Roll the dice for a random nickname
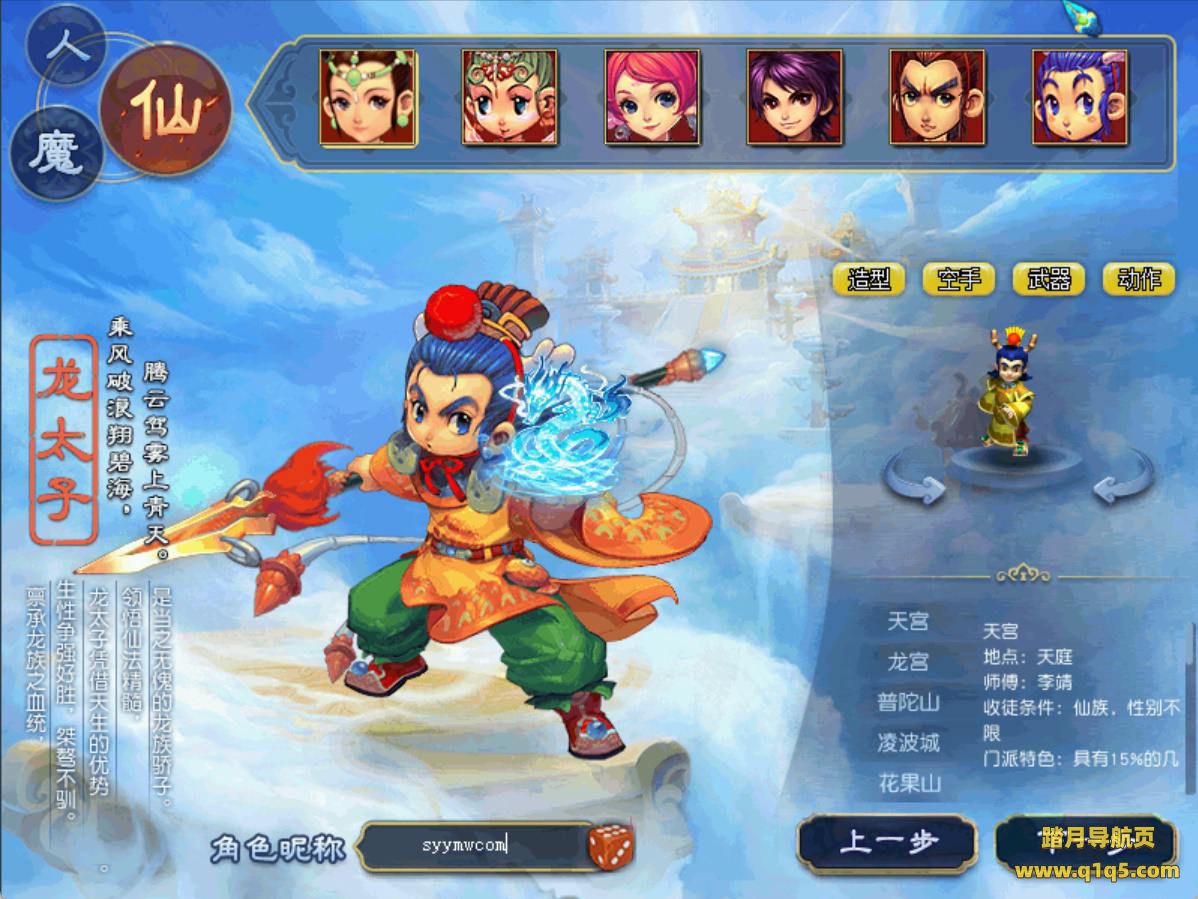The height and width of the screenshot is (899, 1198). pyautogui.click(x=609, y=846)
